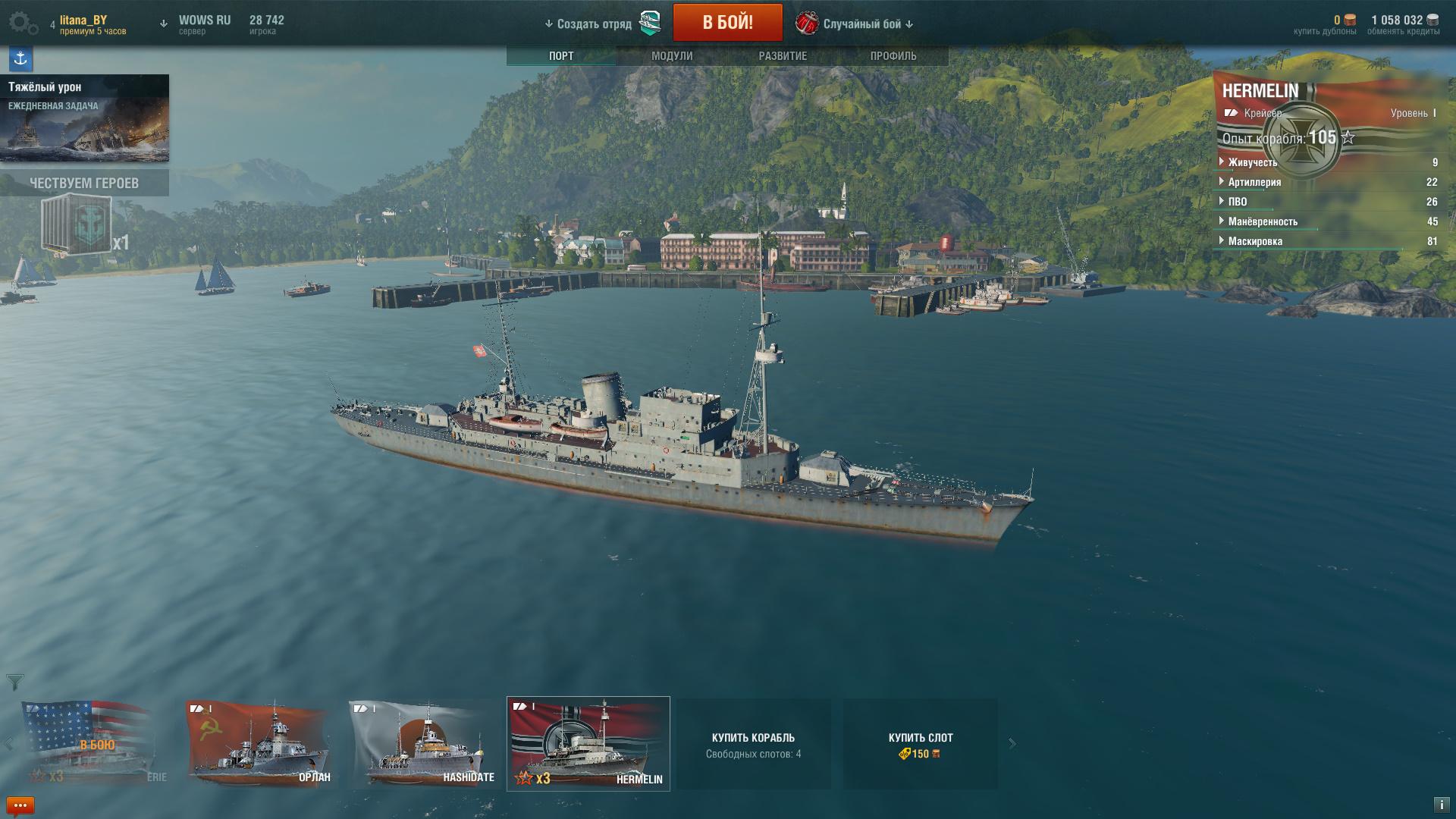1456x819 pixels.
Task: Open the ship carousel filter funnel
Action: (x=14, y=682)
